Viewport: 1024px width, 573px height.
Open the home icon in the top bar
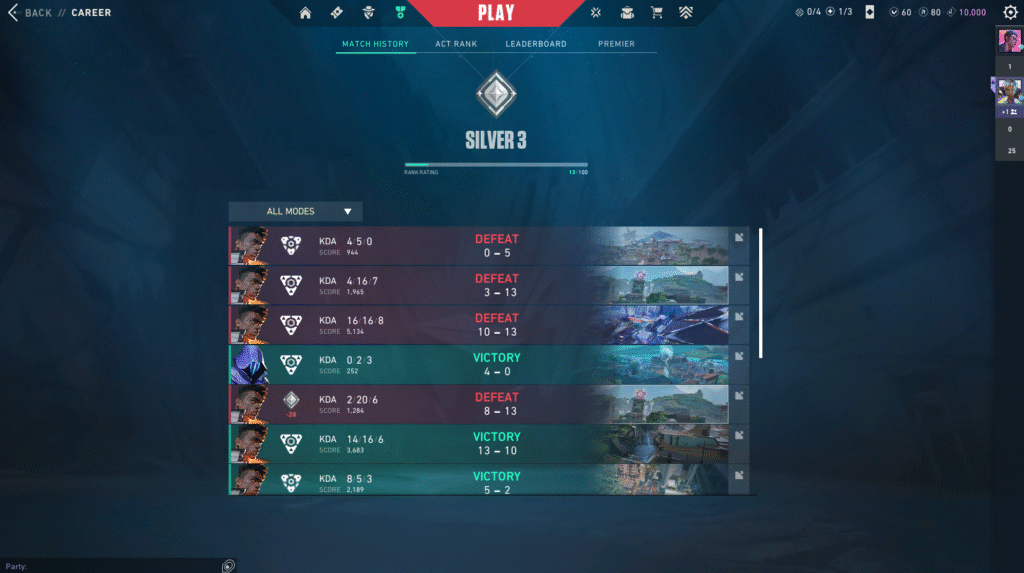(305, 13)
